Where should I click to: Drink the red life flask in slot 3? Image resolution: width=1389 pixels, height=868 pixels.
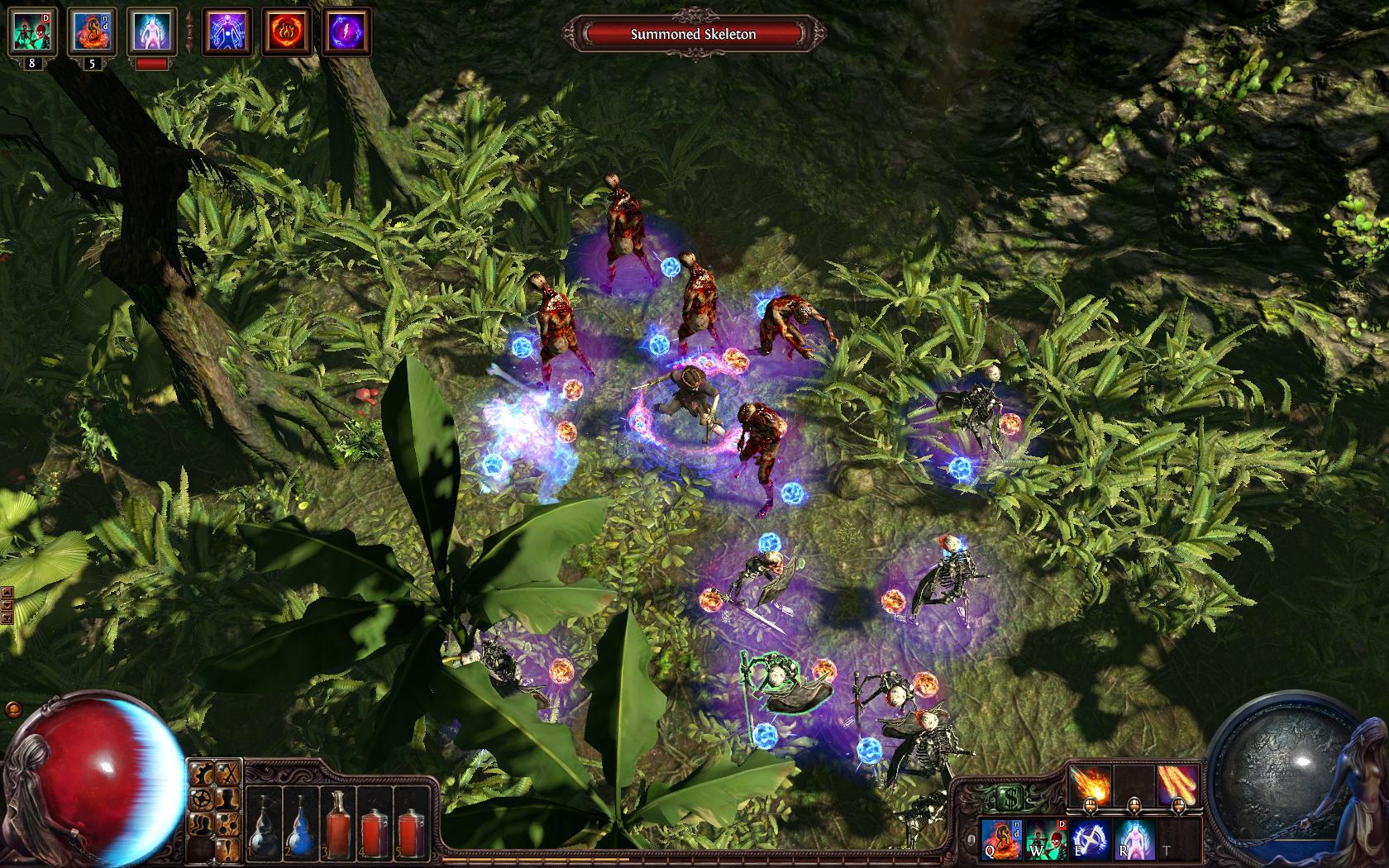(x=338, y=817)
